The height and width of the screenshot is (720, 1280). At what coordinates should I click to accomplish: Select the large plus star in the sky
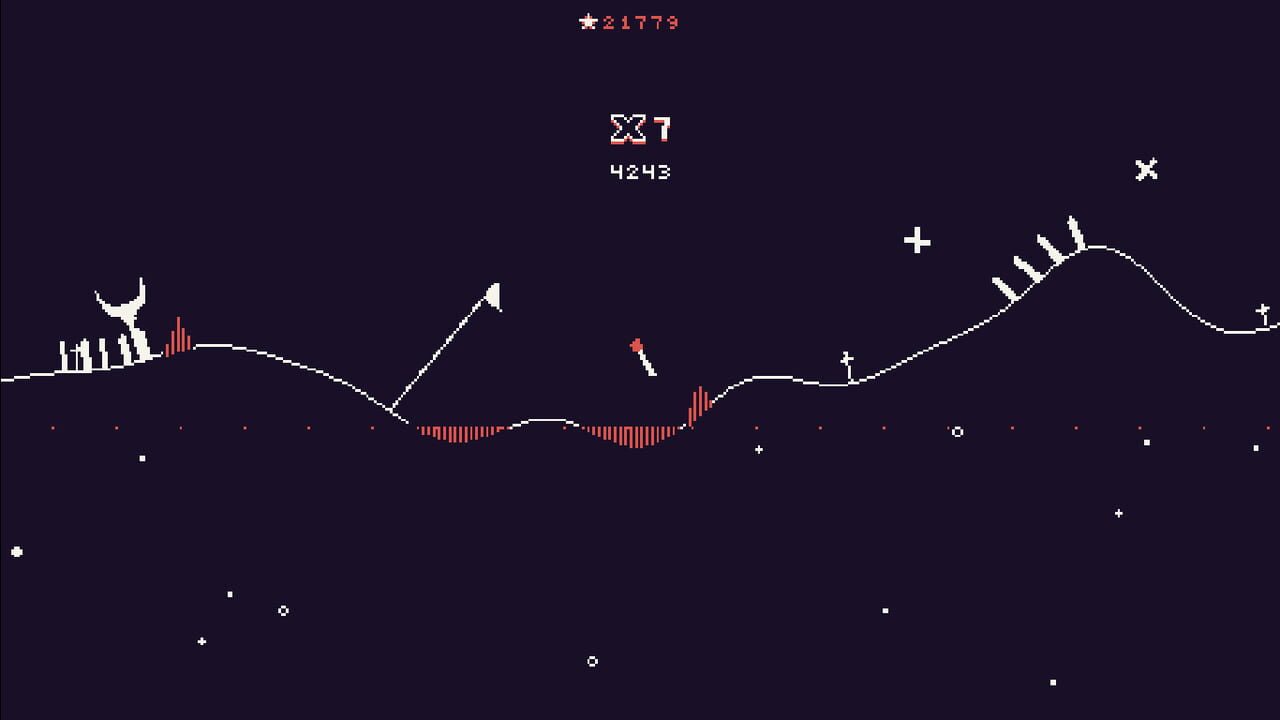pos(918,240)
